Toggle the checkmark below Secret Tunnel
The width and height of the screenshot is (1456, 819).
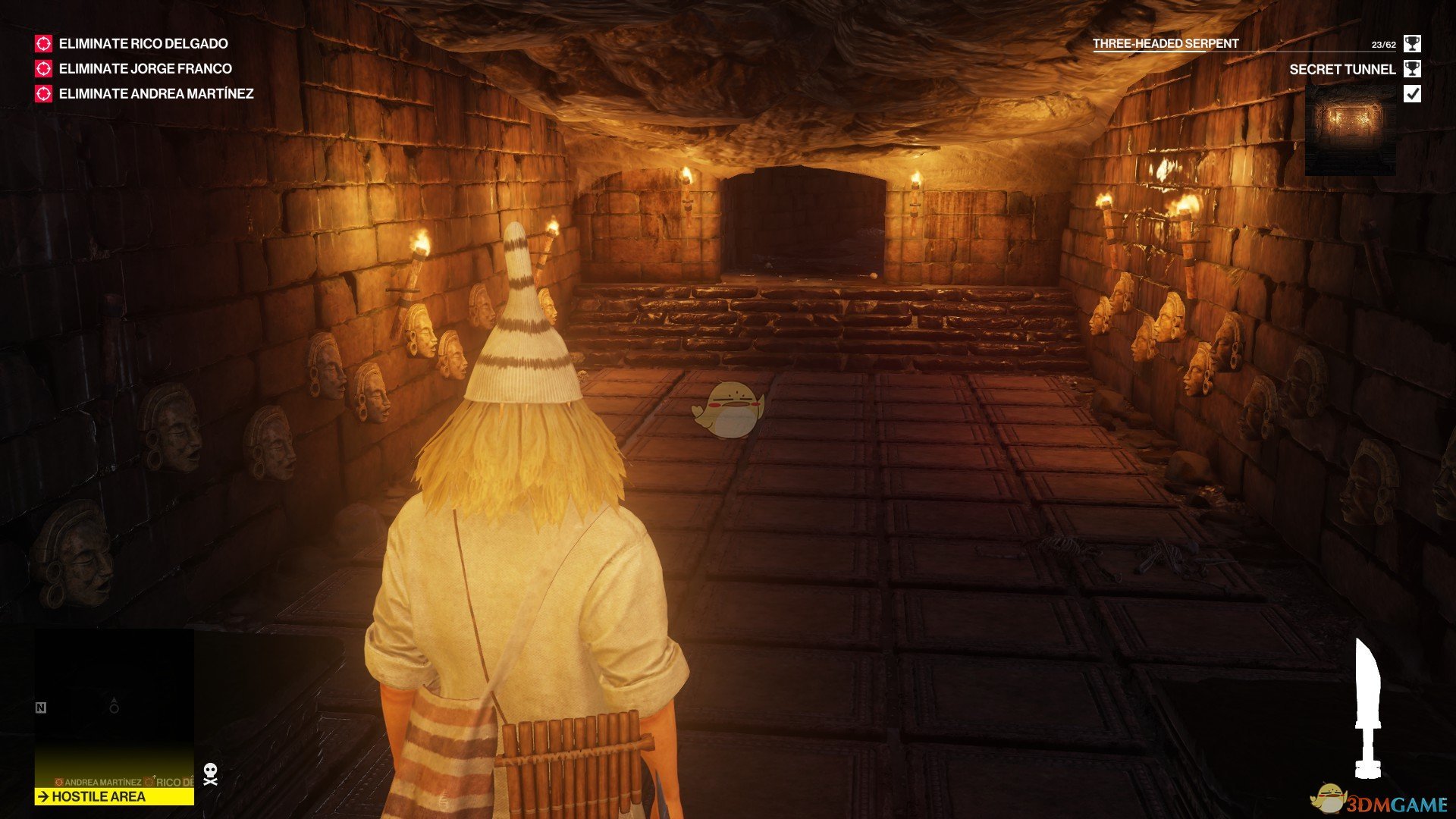tap(1412, 94)
